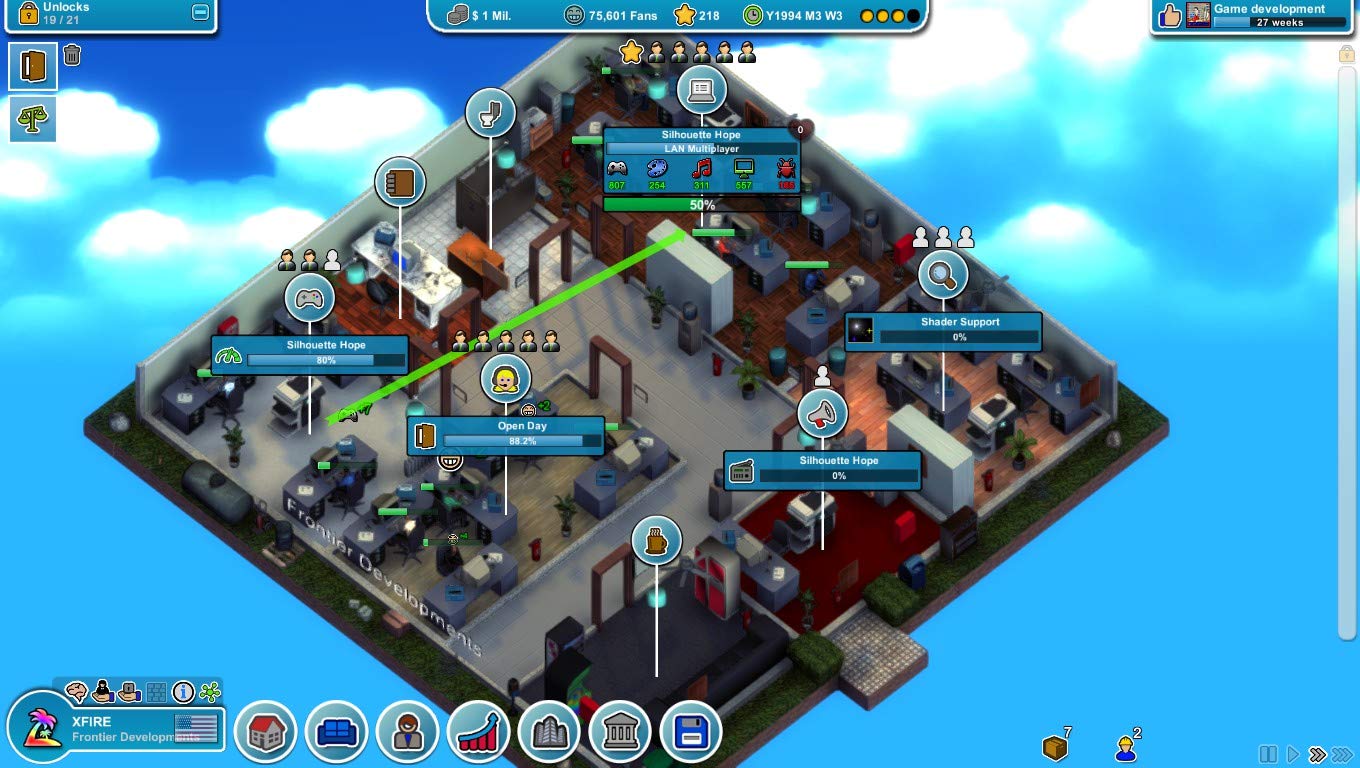Click the Silhouette Hope 50% progress bar
The width and height of the screenshot is (1360, 768).
click(x=703, y=204)
